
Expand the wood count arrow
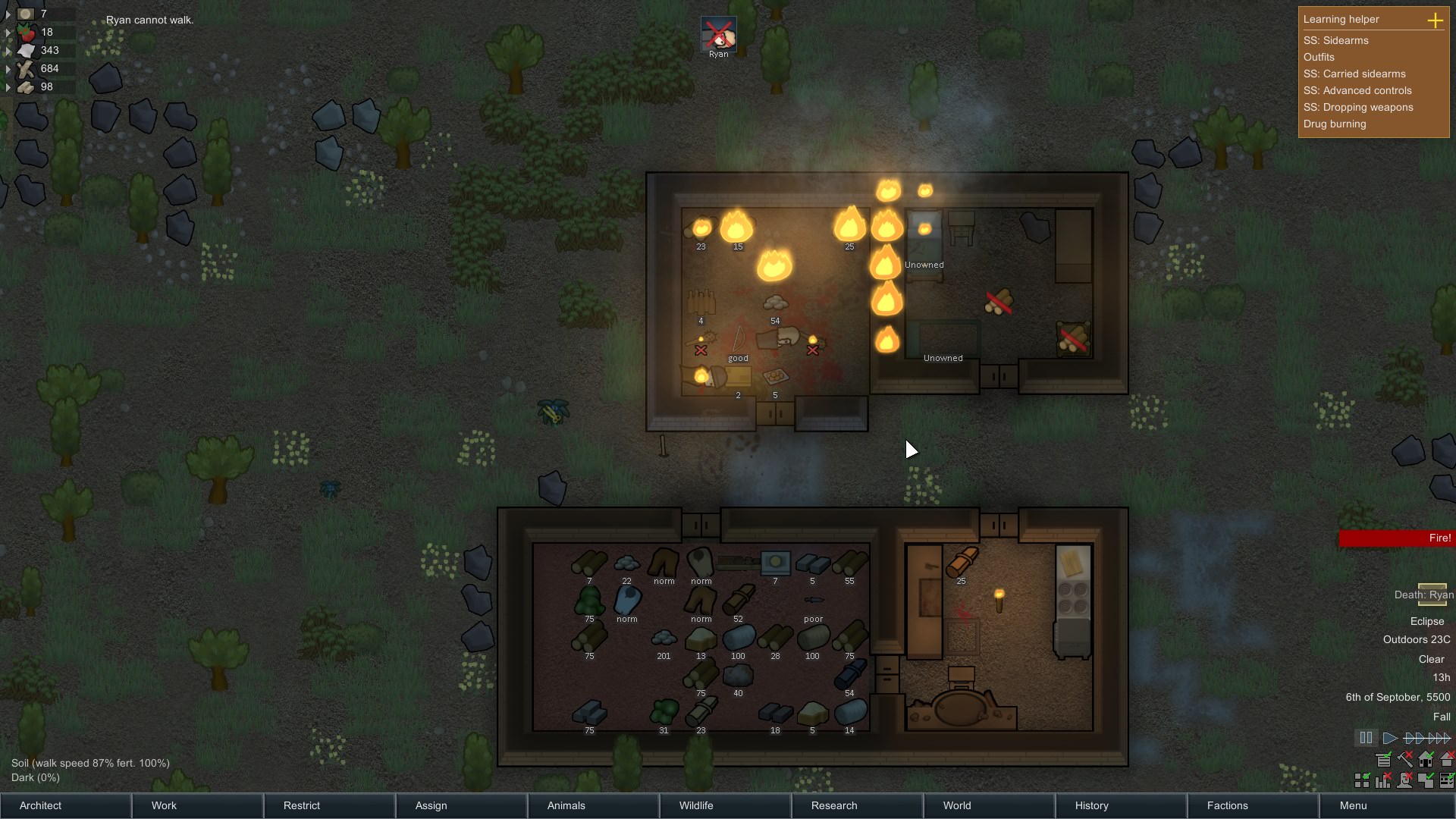pyautogui.click(x=8, y=68)
